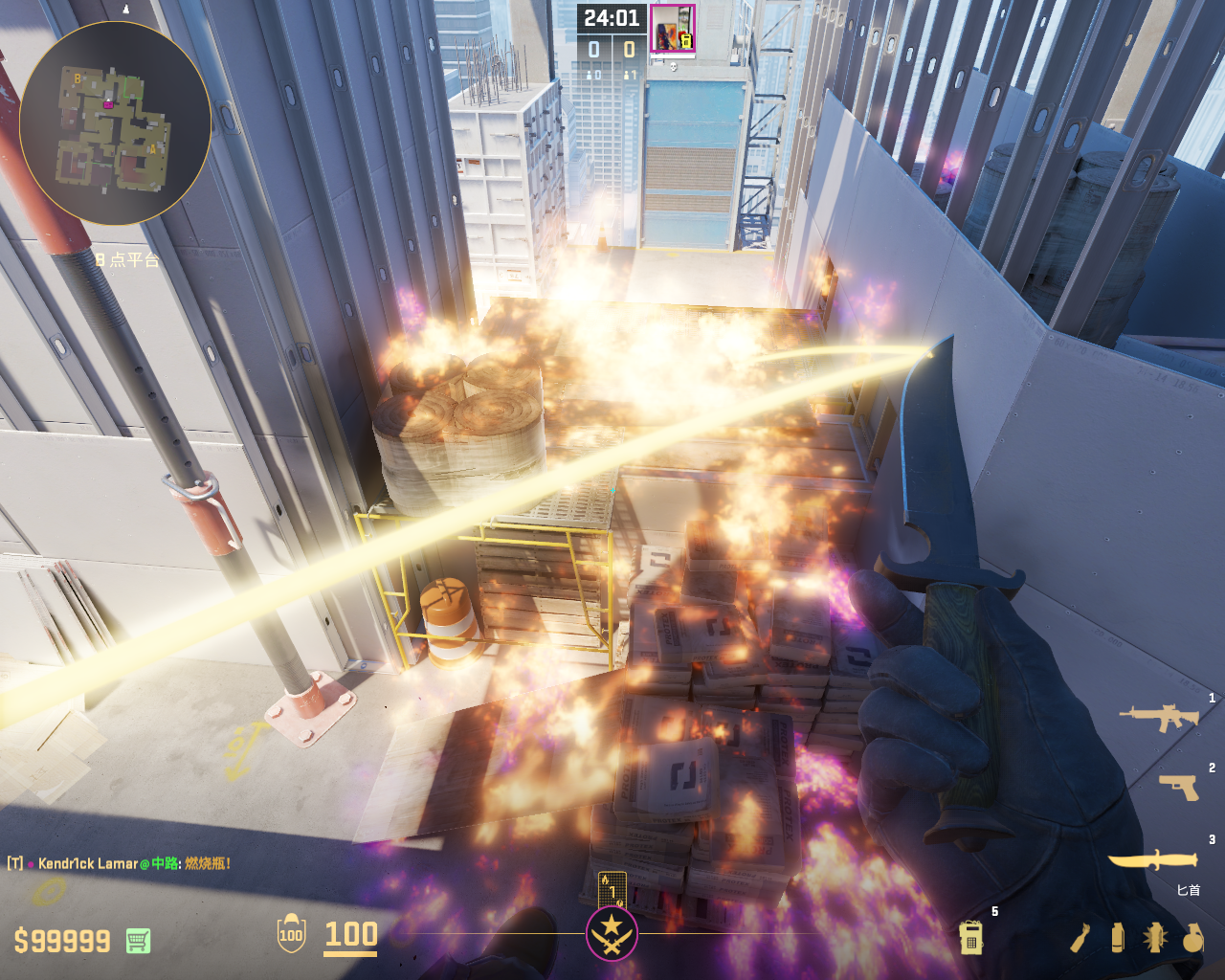This screenshot has height=980, width=1225.
Task: Select the rifle in weapon slot 1
Action: [x=1159, y=716]
